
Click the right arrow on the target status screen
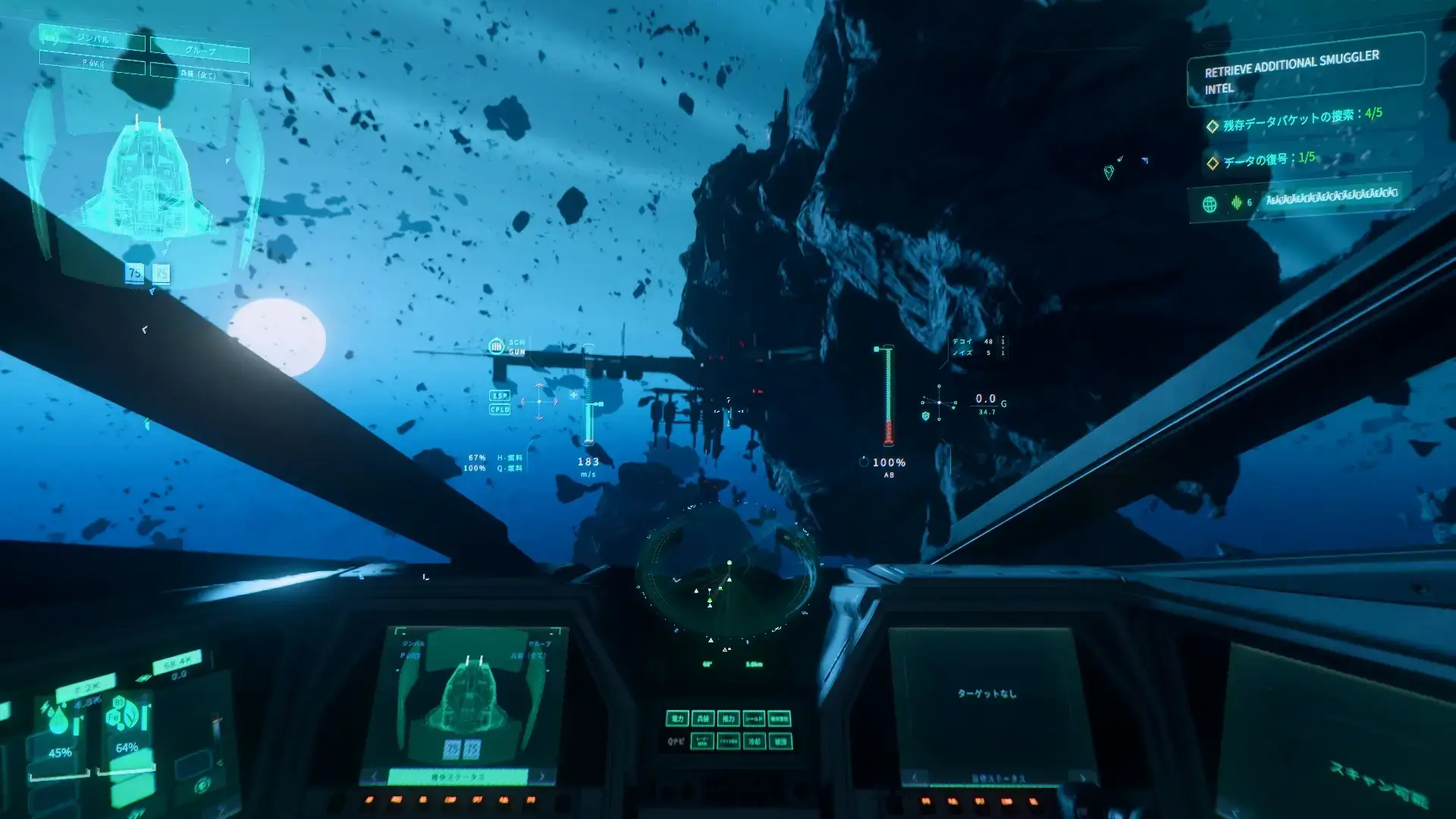pyautogui.click(x=1083, y=777)
